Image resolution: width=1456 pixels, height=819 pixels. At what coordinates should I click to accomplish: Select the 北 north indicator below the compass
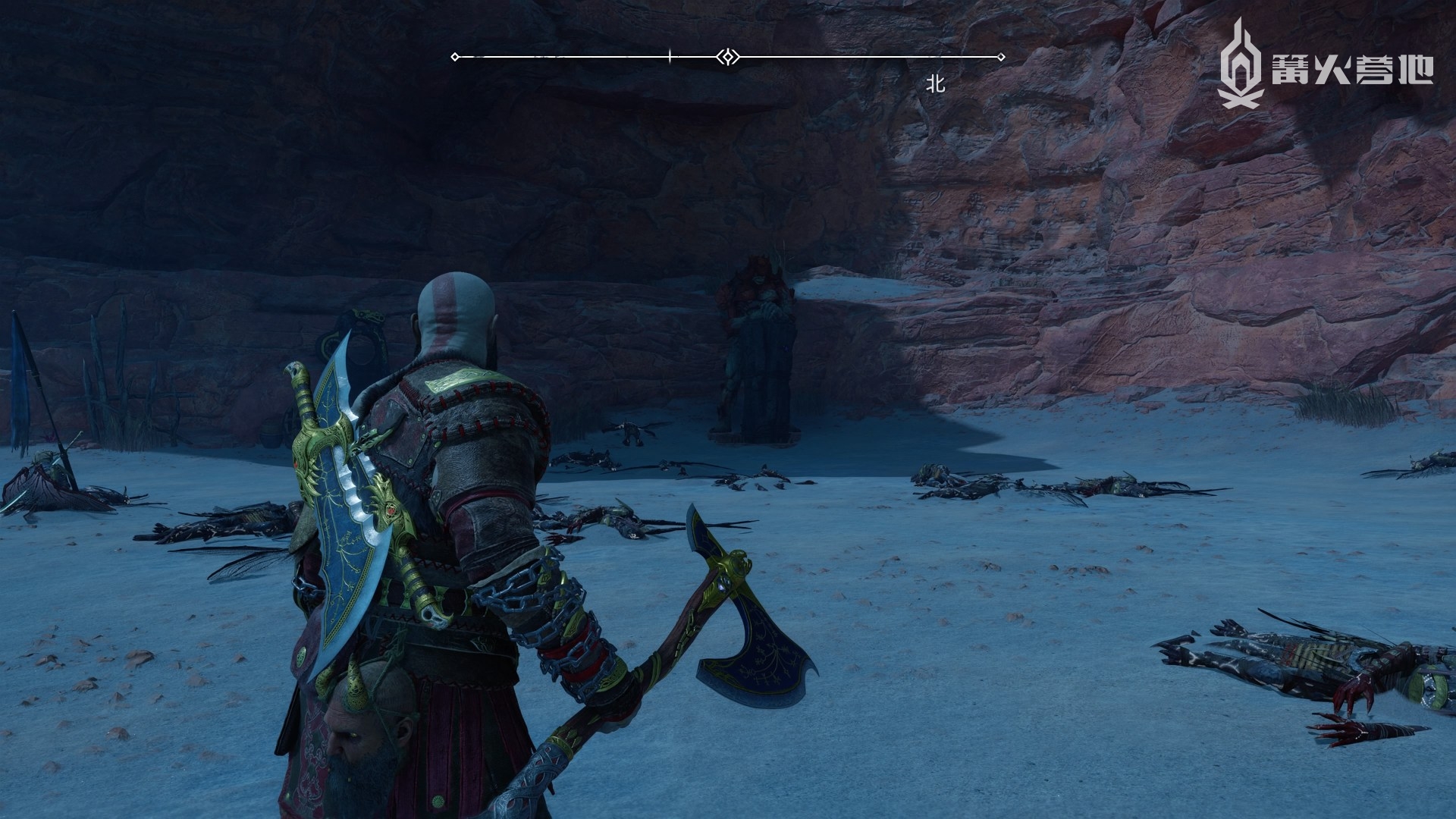936,84
